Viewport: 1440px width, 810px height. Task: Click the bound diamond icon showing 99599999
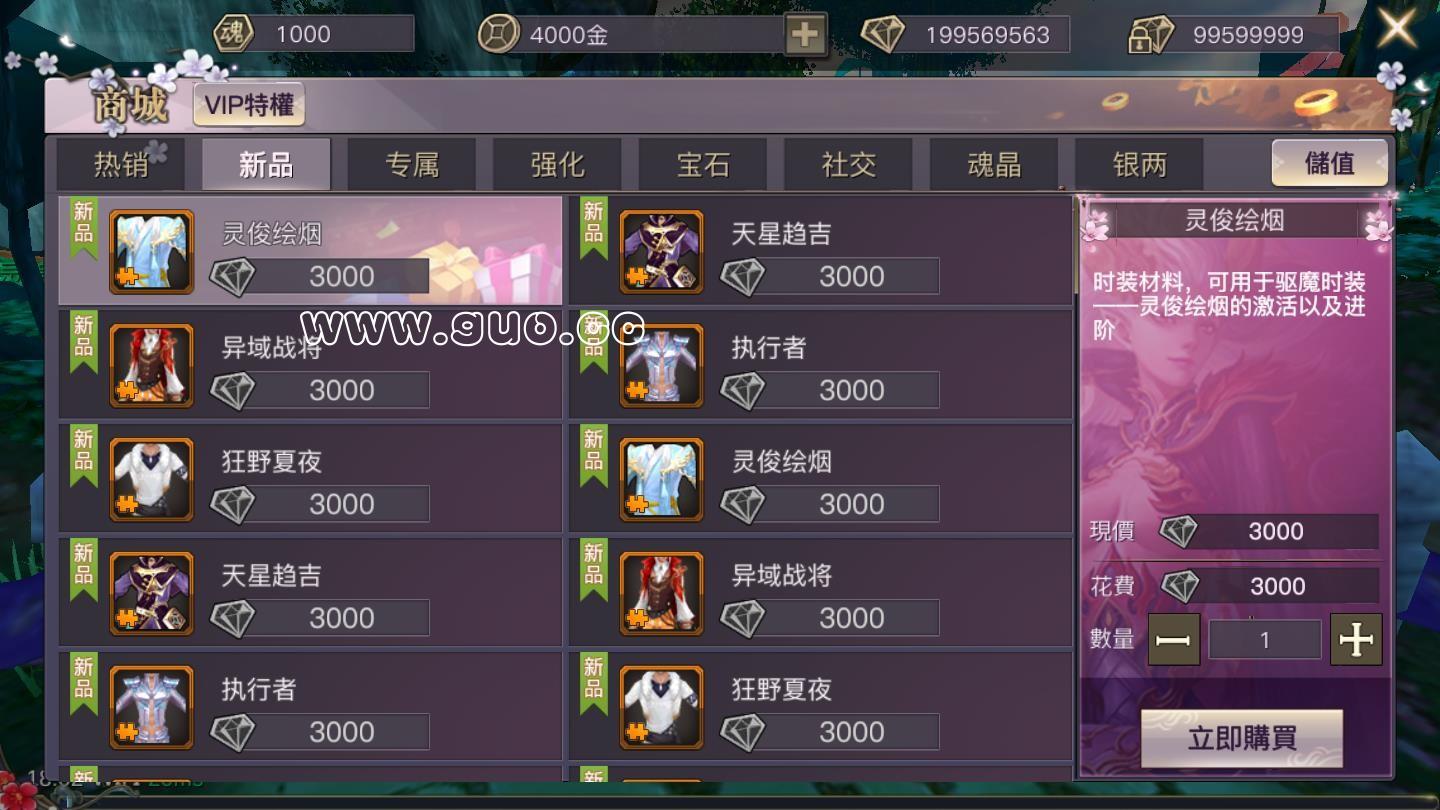coord(1154,32)
